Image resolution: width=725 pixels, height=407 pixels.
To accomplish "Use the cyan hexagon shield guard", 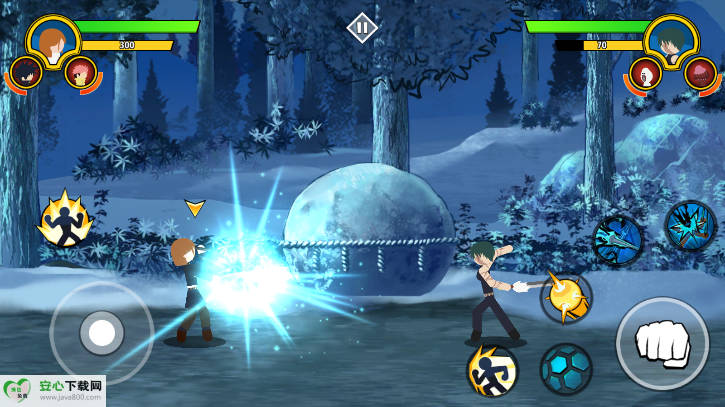I will pyautogui.click(x=566, y=369).
